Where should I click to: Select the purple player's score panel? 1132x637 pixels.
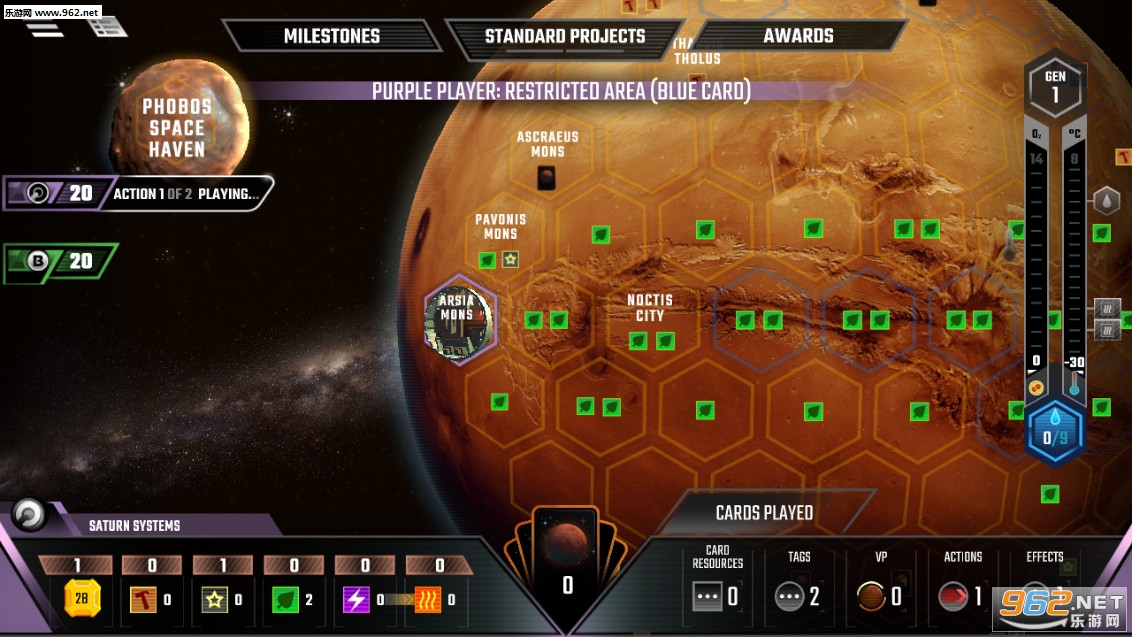tap(62, 193)
